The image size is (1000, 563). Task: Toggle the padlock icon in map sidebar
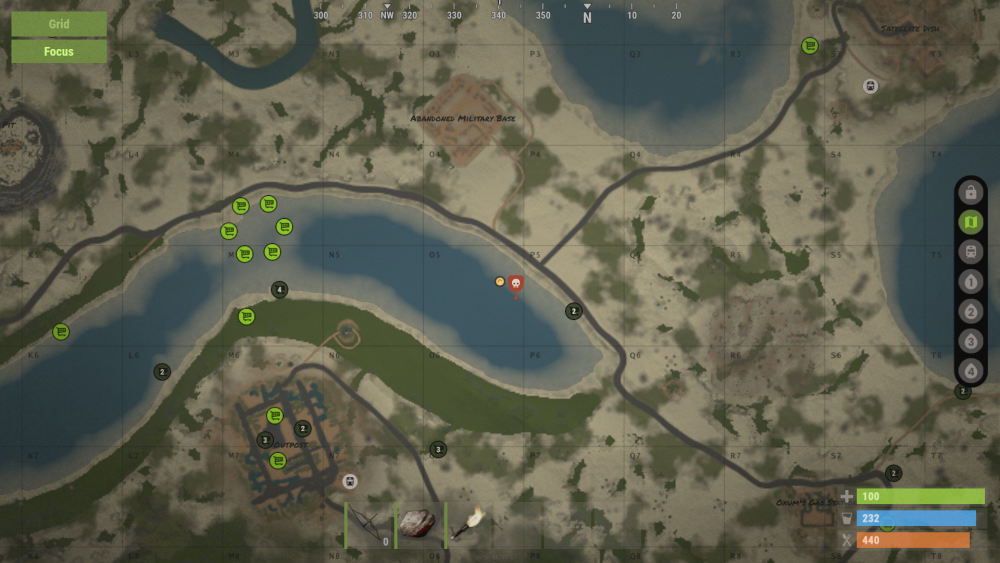coord(970,192)
